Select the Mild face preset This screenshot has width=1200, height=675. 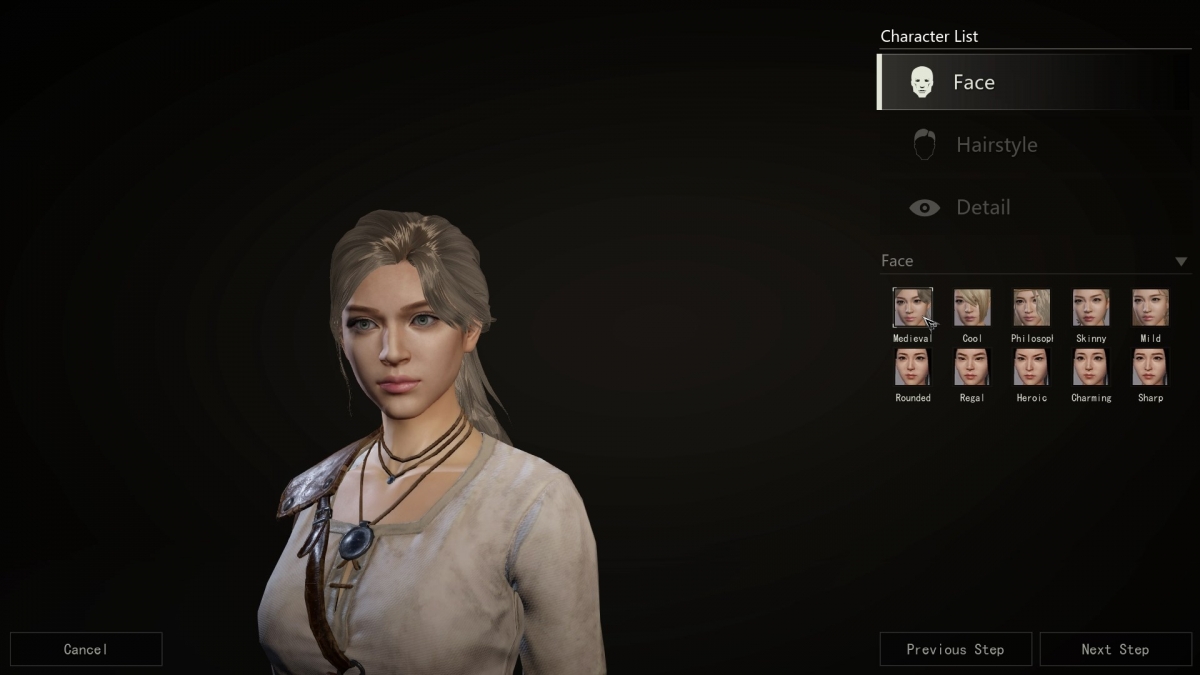tap(1150, 308)
